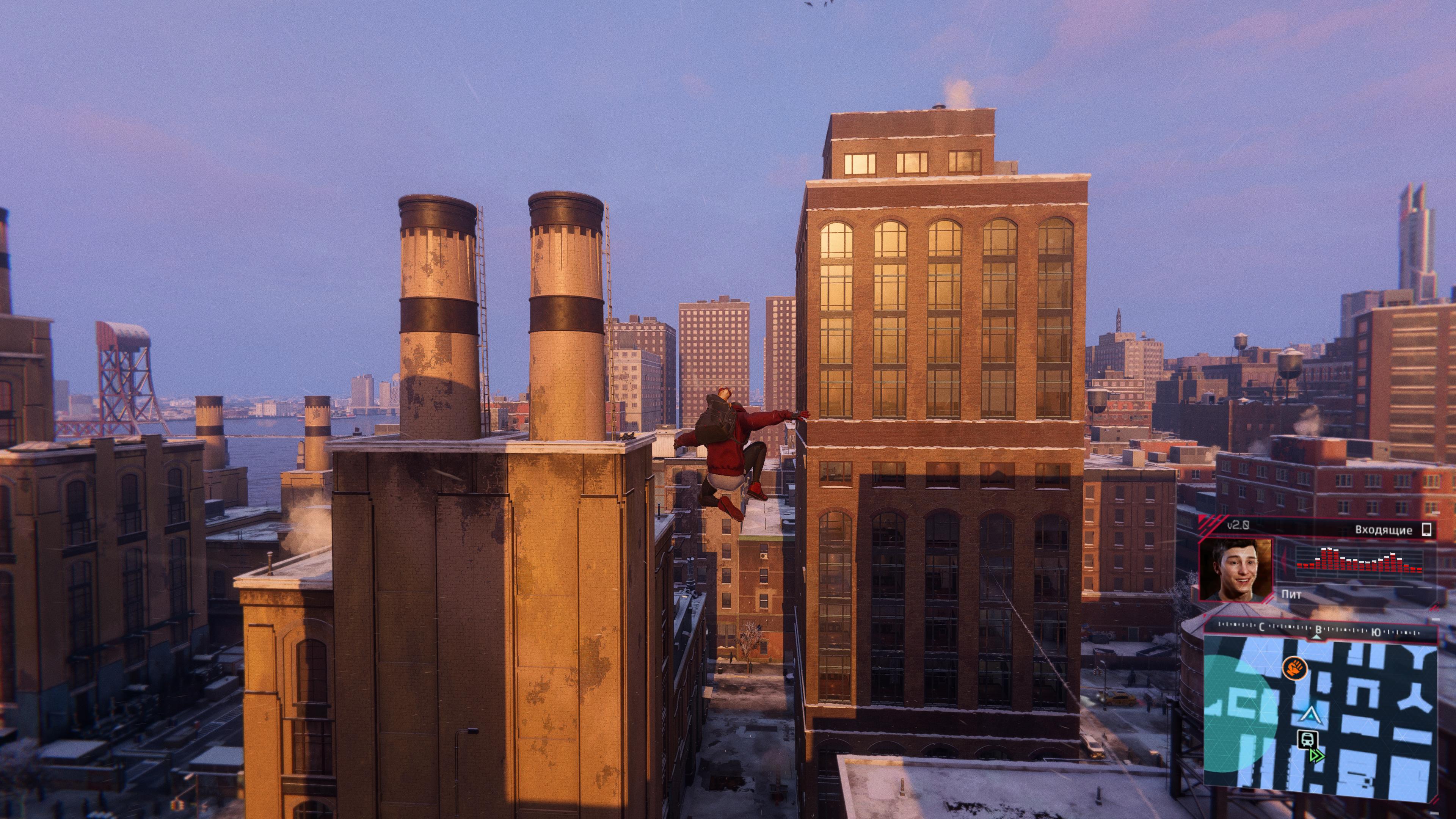Click the compass strip above the minimap
Image resolution: width=1456 pixels, height=819 pixels.
[x=1320, y=629]
